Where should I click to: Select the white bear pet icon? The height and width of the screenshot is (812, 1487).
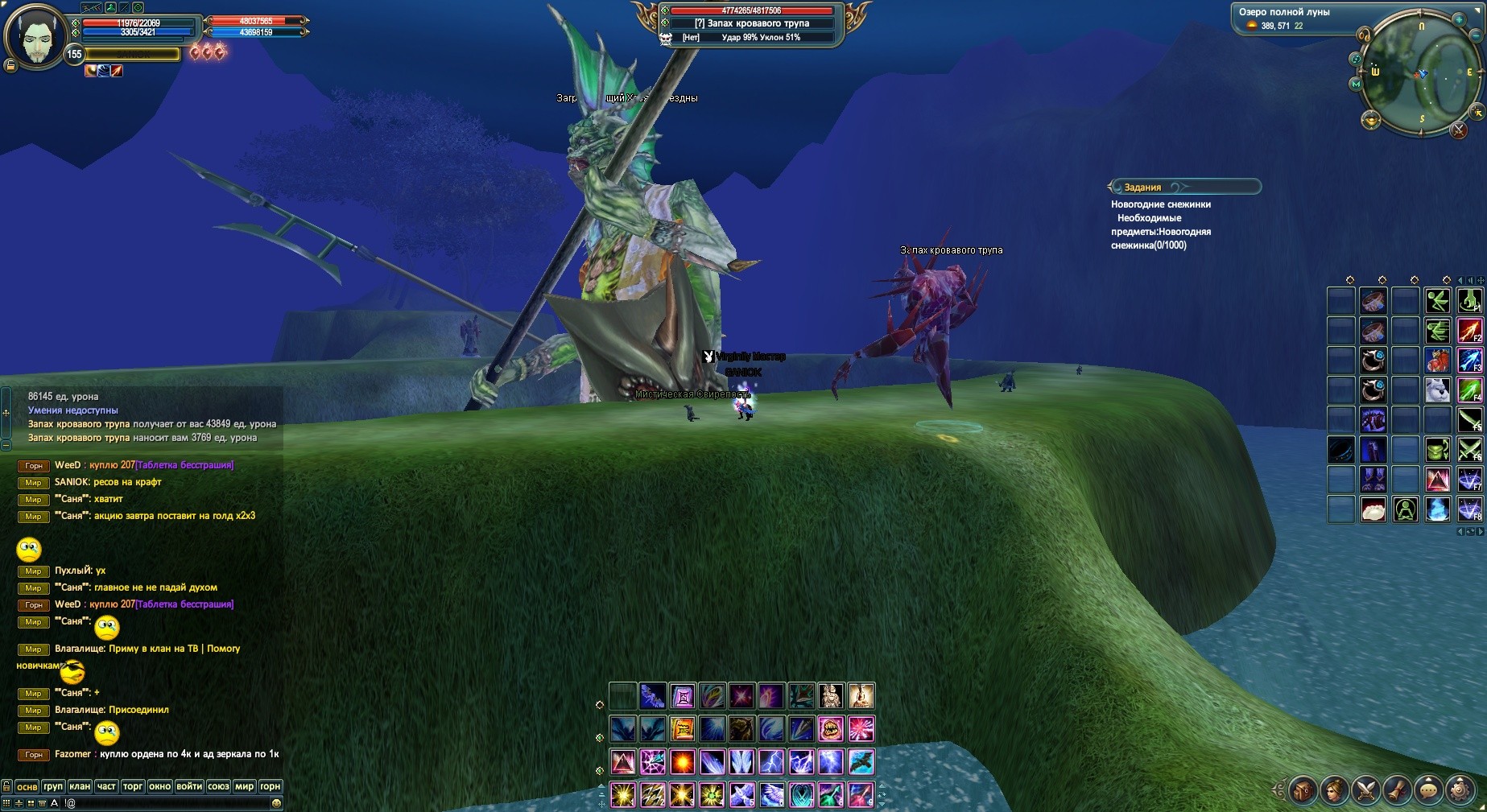pyautogui.click(x=1437, y=390)
